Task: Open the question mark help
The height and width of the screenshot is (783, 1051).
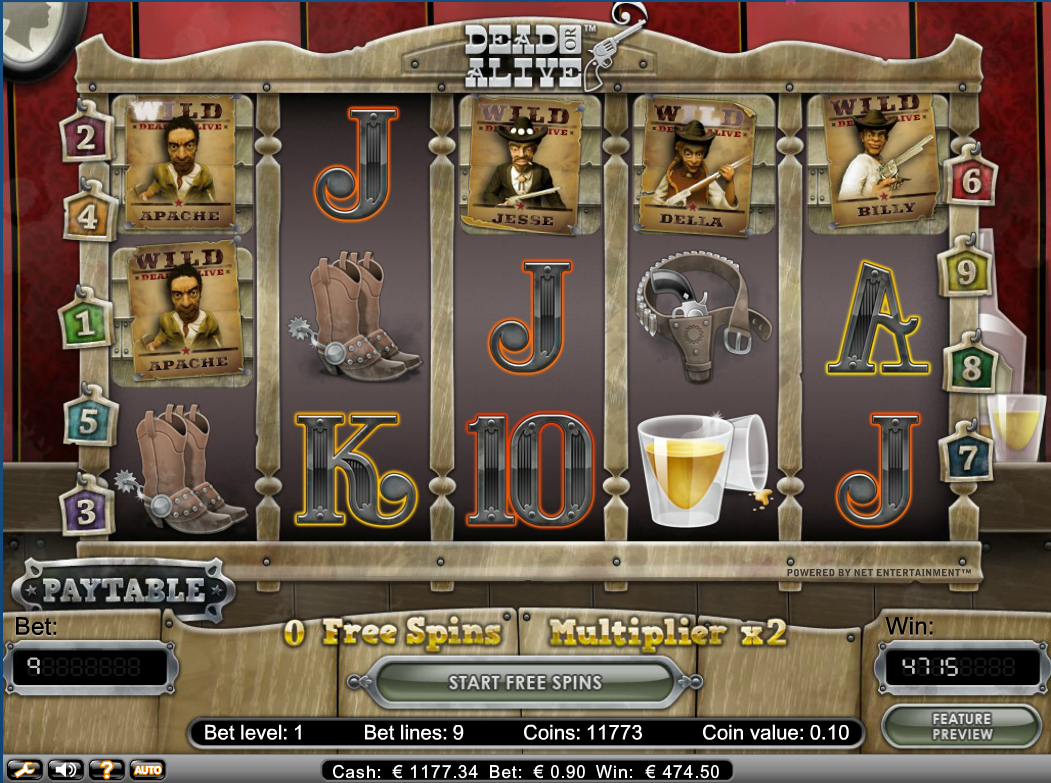Action: click(105, 770)
